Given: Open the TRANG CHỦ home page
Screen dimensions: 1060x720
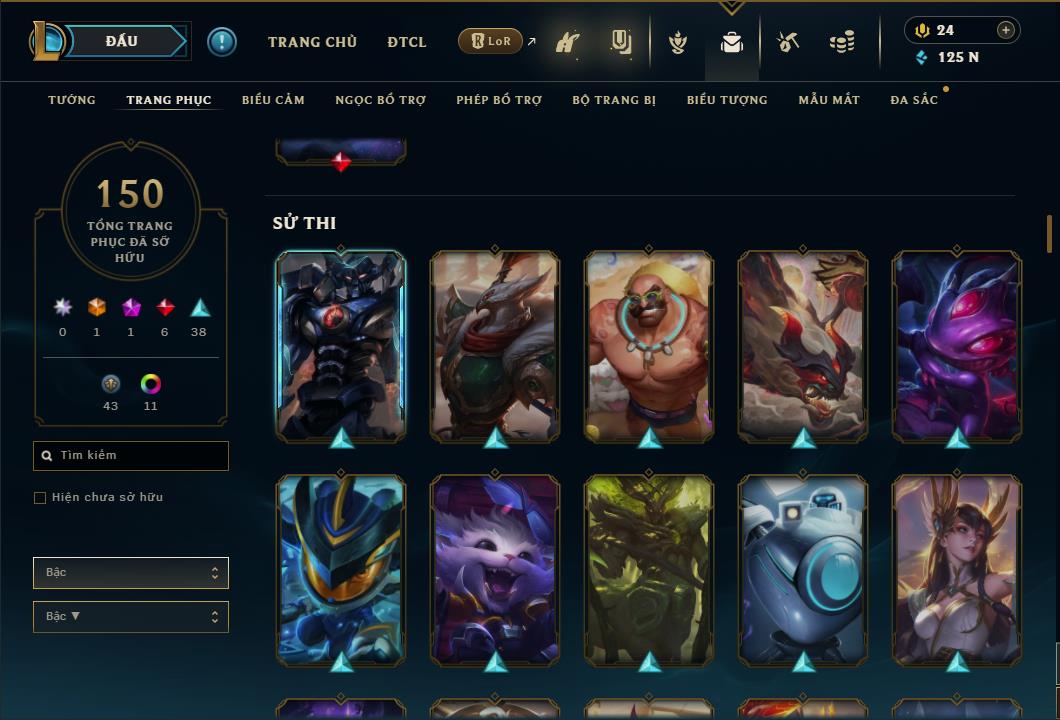Looking at the screenshot, I should (x=312, y=42).
